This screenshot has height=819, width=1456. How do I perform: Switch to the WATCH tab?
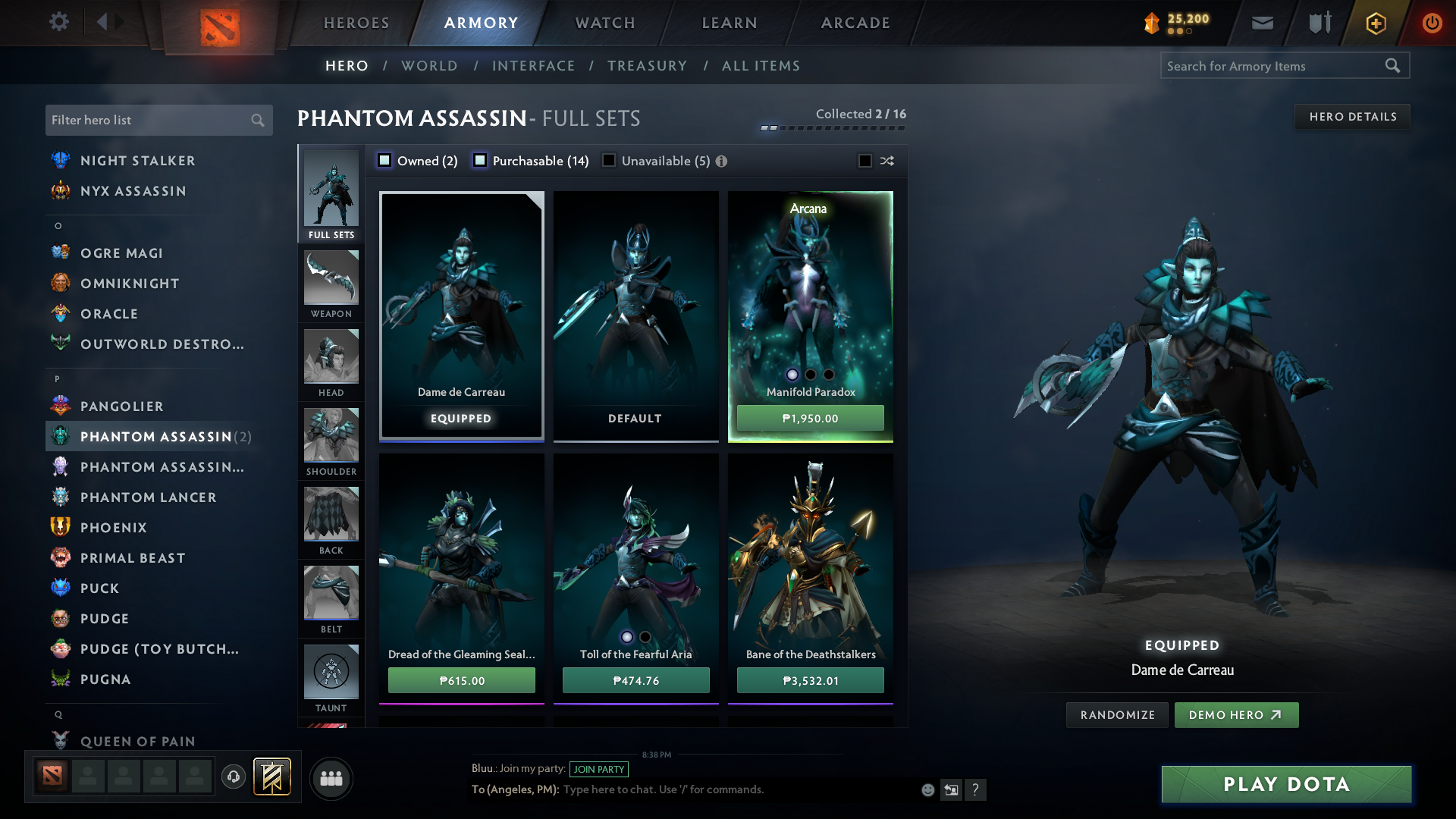click(x=603, y=23)
